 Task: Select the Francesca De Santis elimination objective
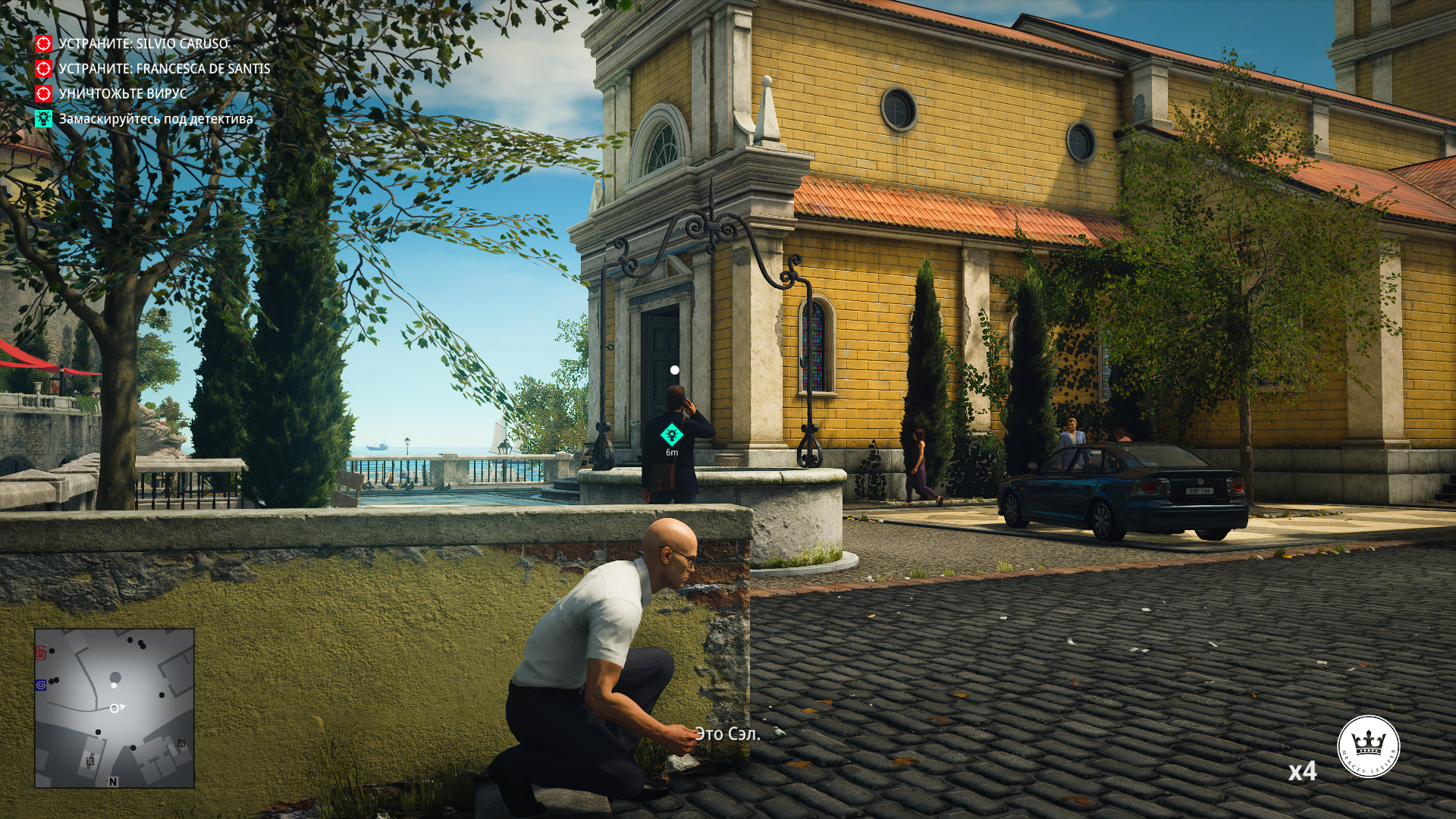pyautogui.click(x=164, y=69)
